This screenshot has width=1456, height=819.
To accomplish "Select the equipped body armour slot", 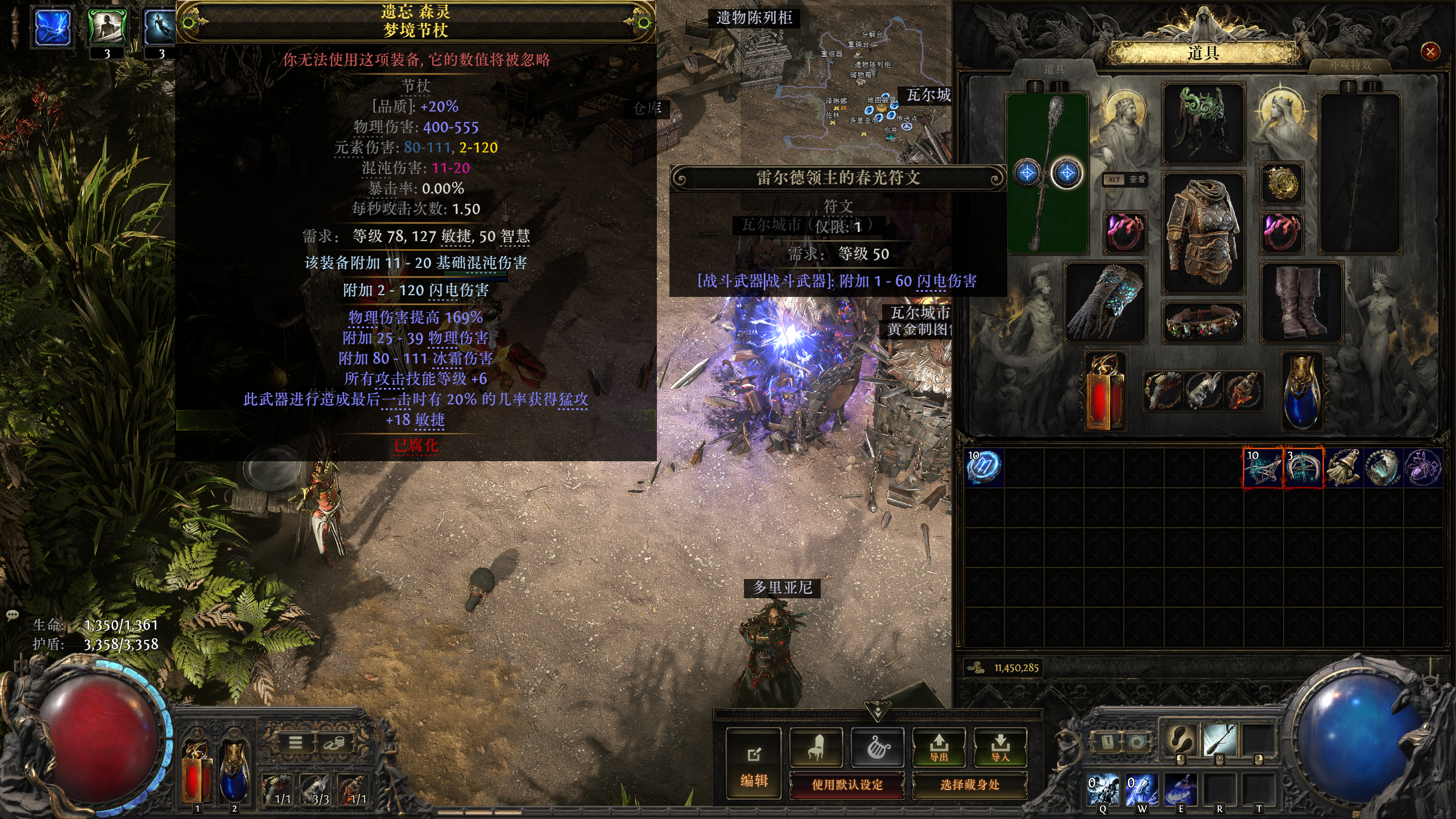I will [x=1203, y=232].
